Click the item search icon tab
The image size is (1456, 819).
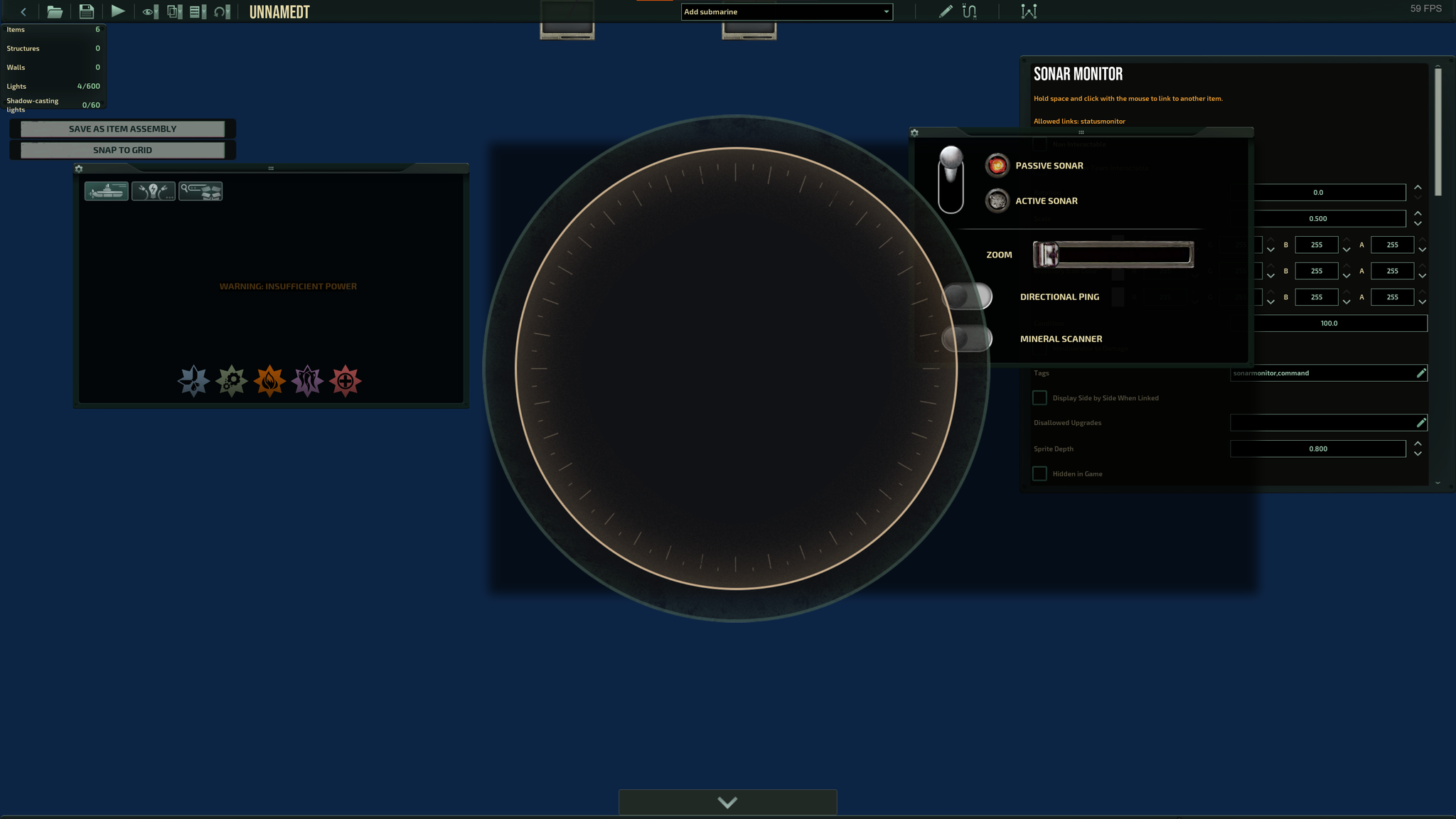201,191
